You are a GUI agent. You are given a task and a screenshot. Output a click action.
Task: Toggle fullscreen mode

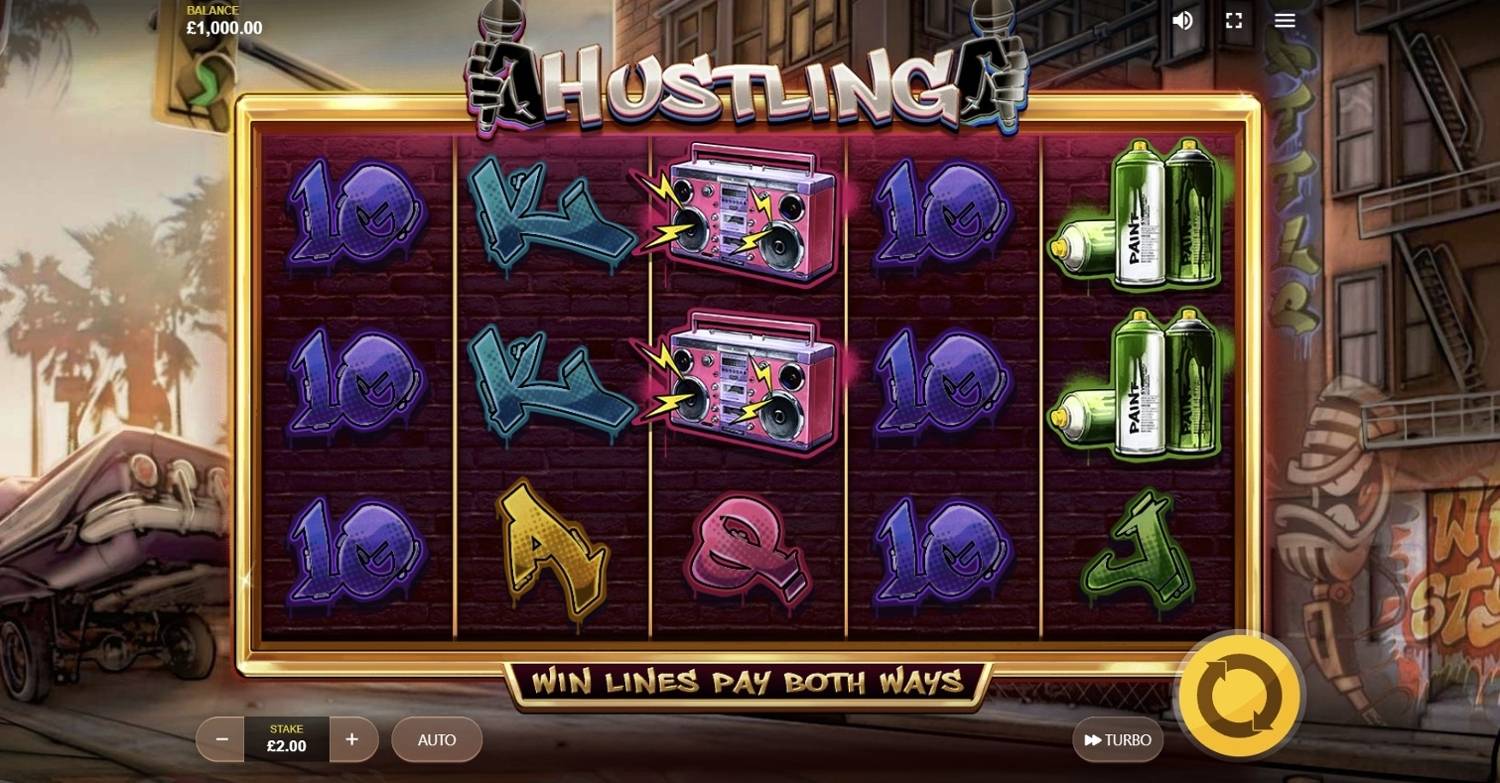pyautogui.click(x=1233, y=19)
